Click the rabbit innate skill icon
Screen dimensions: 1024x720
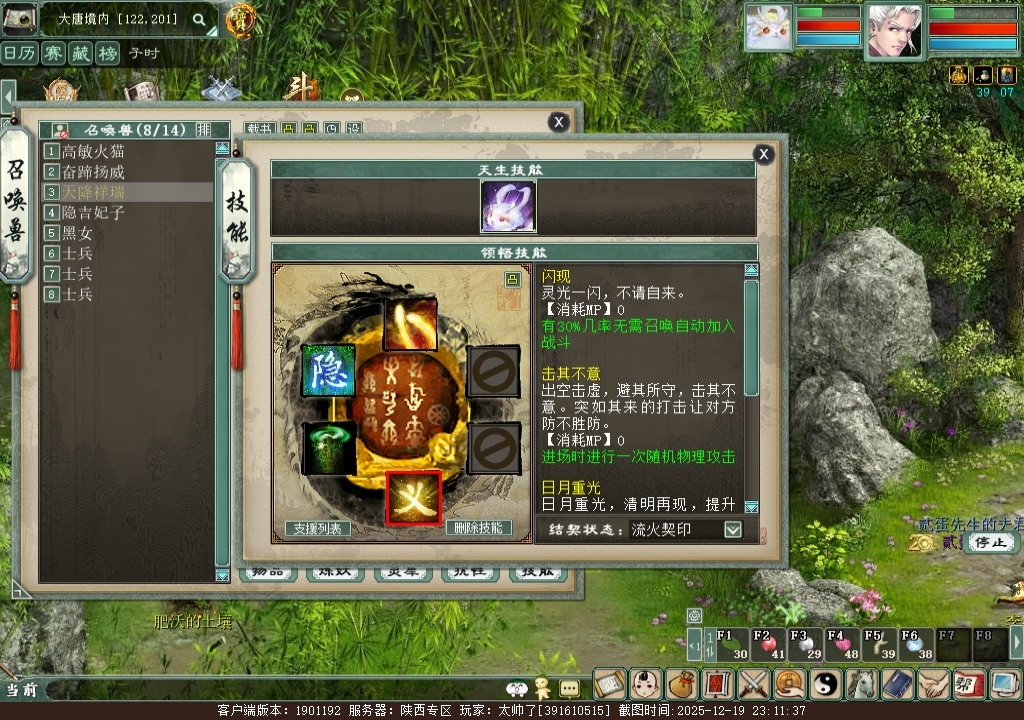point(508,207)
